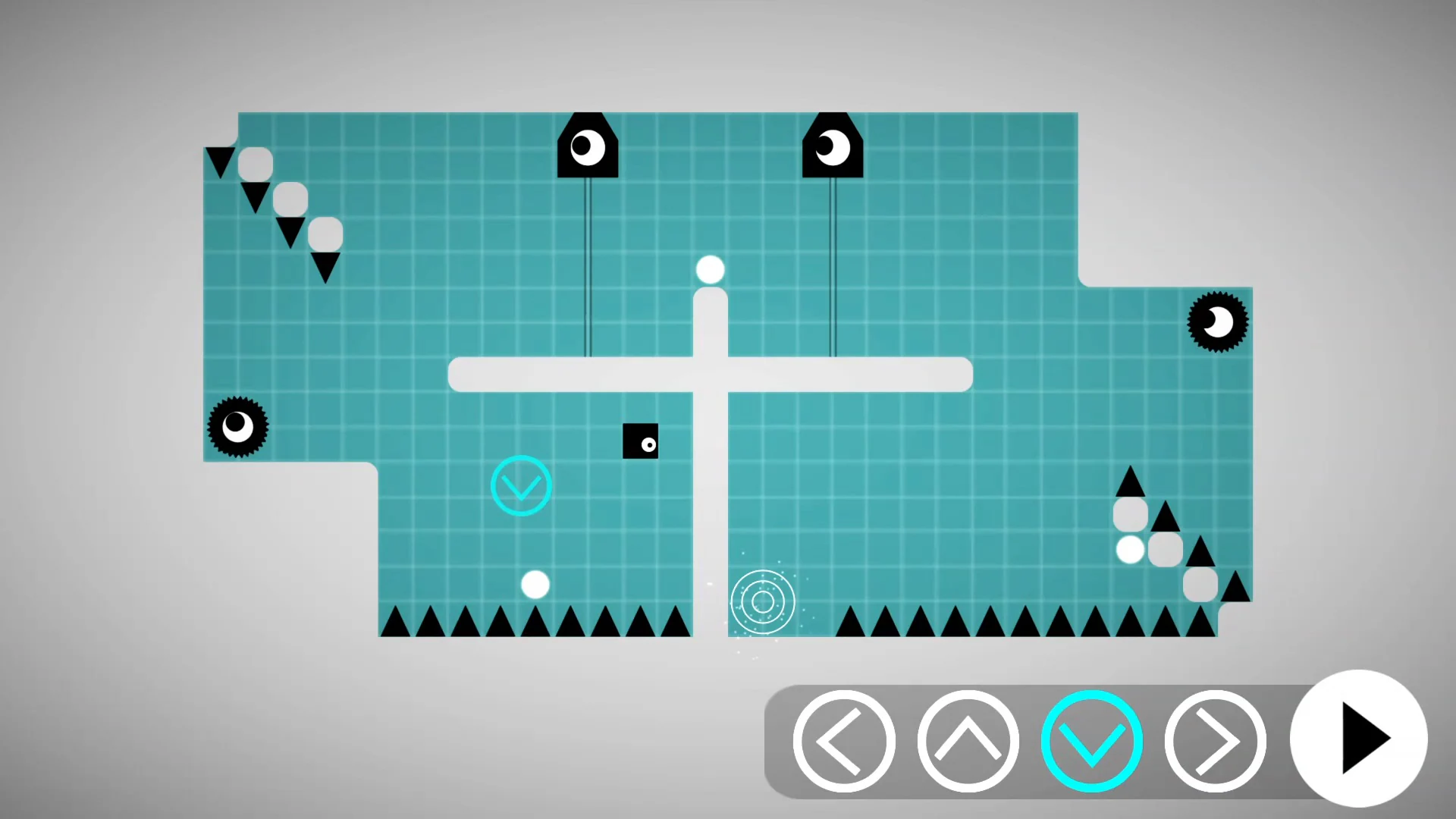Click the spiky gear enemy on the left wall
The height and width of the screenshot is (819, 1456).
[x=239, y=427]
